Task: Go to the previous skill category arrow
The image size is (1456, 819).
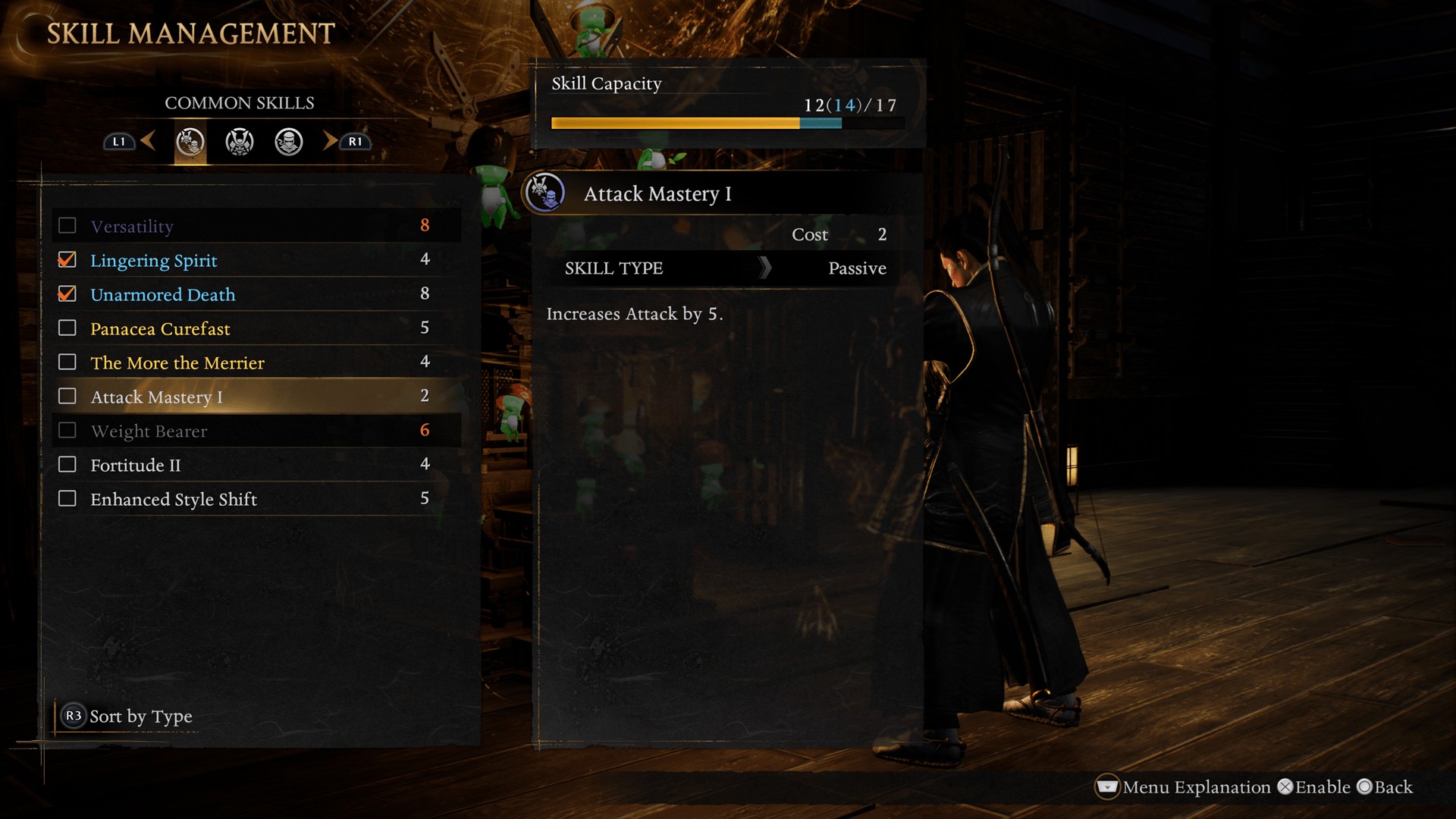Action: (148, 141)
